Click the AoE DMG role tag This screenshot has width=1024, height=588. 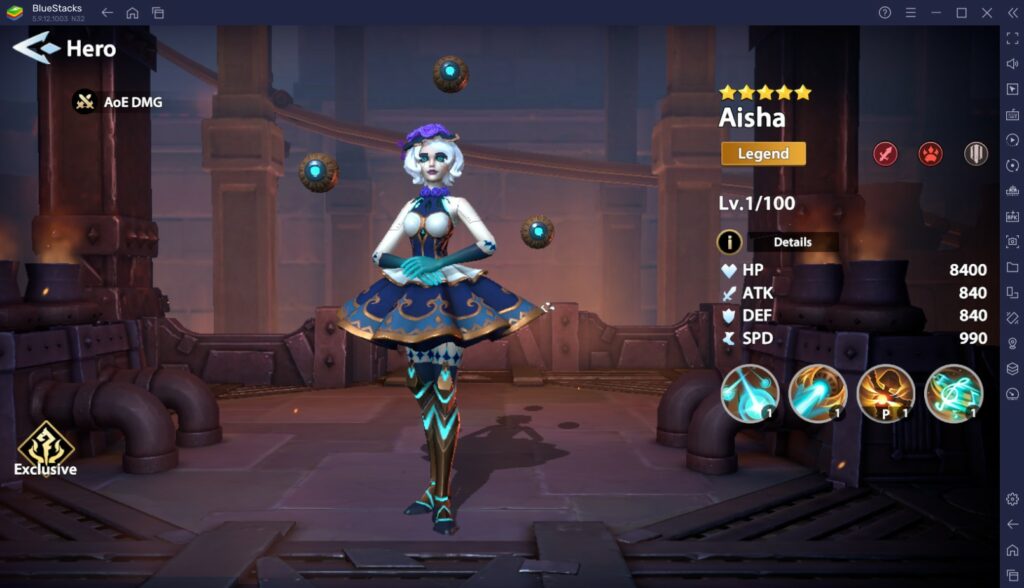(118, 101)
